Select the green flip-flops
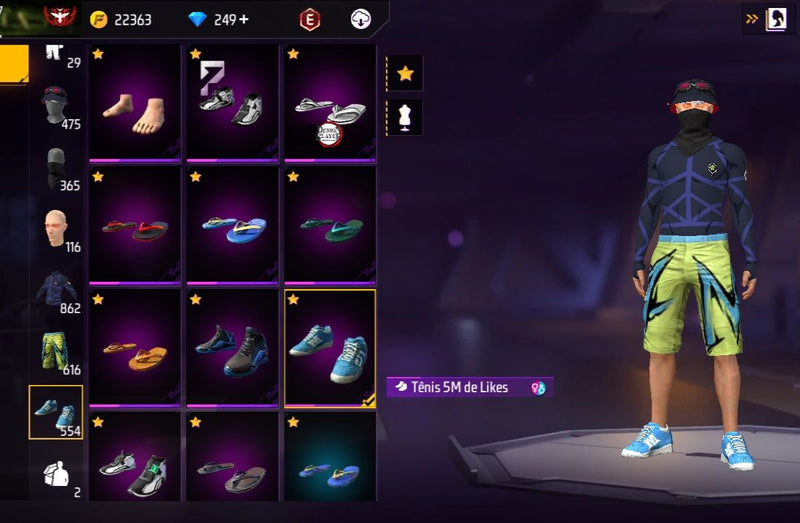This screenshot has height=523, width=800. (x=331, y=226)
